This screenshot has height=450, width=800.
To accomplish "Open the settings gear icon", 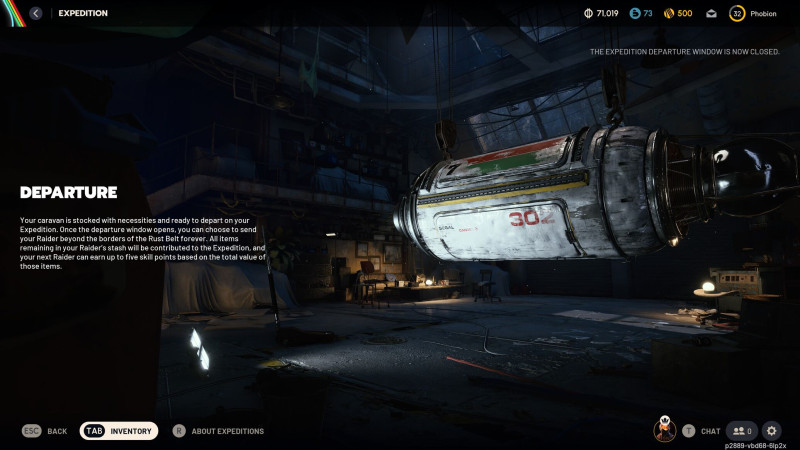I will point(771,431).
